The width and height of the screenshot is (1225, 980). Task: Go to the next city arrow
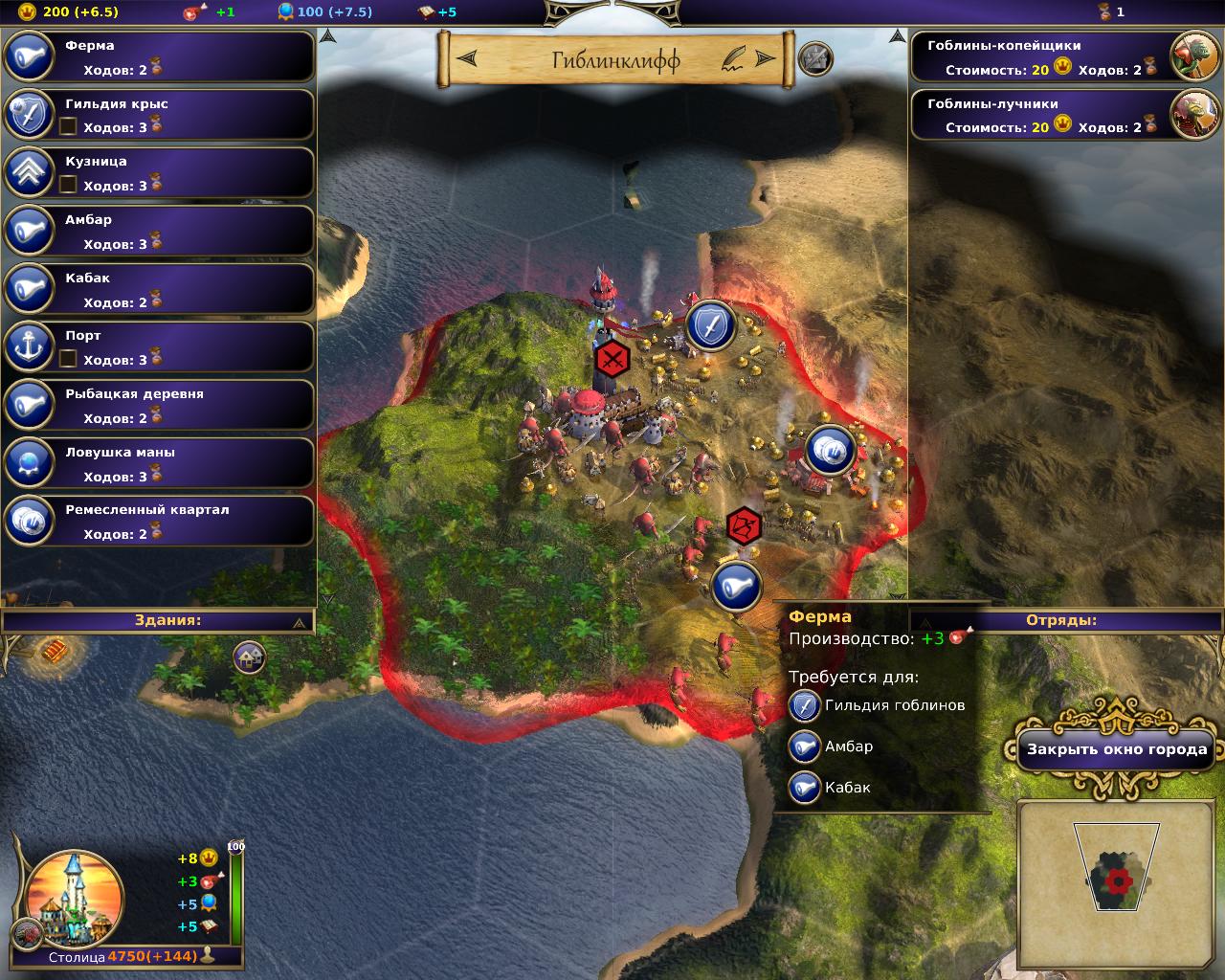tap(766, 59)
